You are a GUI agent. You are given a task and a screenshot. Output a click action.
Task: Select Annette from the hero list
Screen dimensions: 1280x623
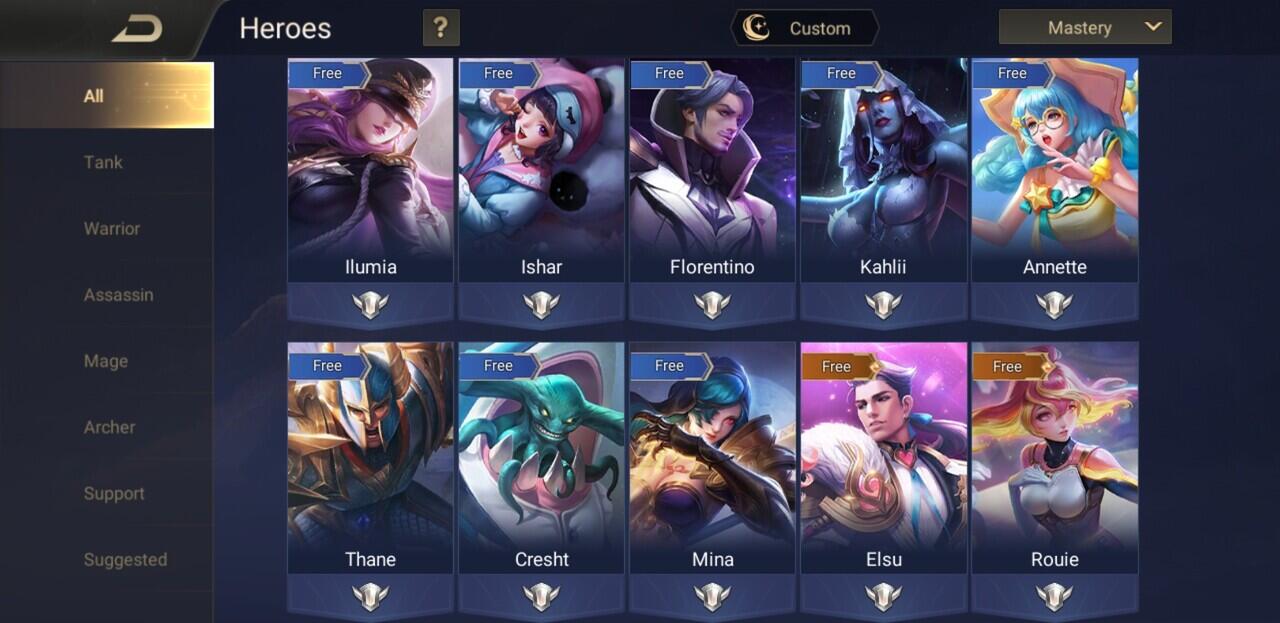[x=1054, y=170]
